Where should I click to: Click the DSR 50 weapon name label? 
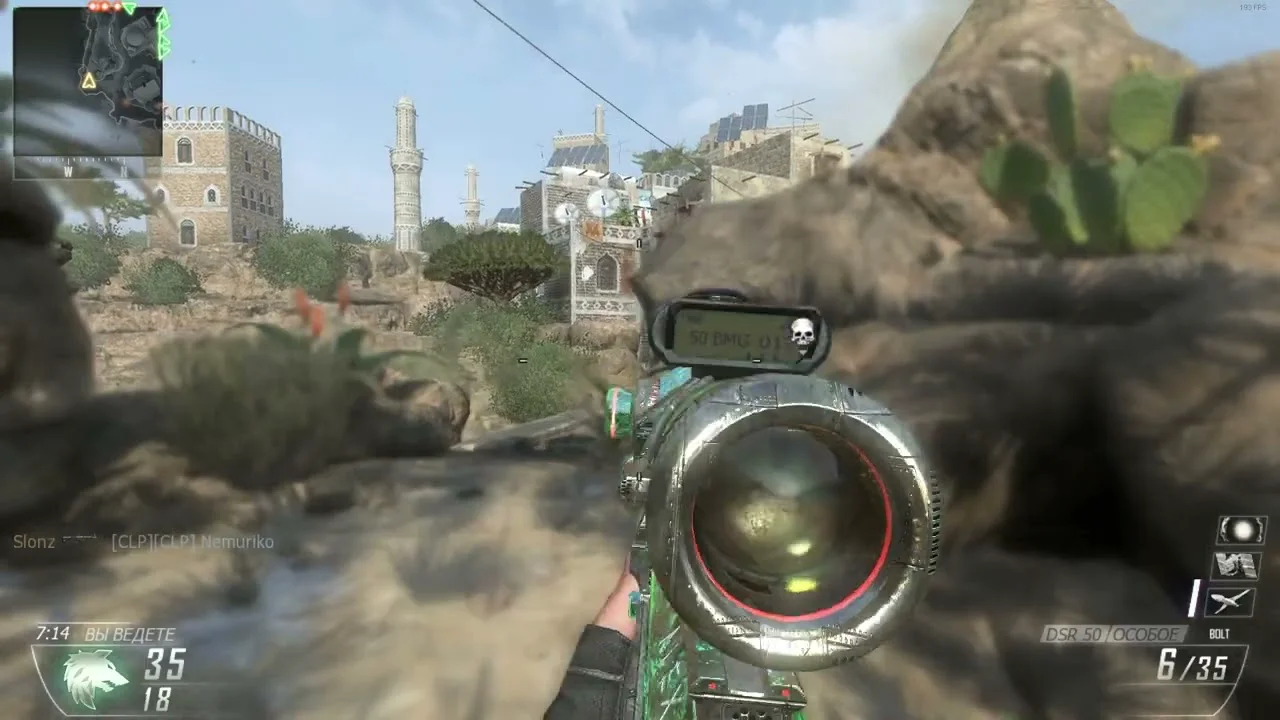coord(1113,634)
